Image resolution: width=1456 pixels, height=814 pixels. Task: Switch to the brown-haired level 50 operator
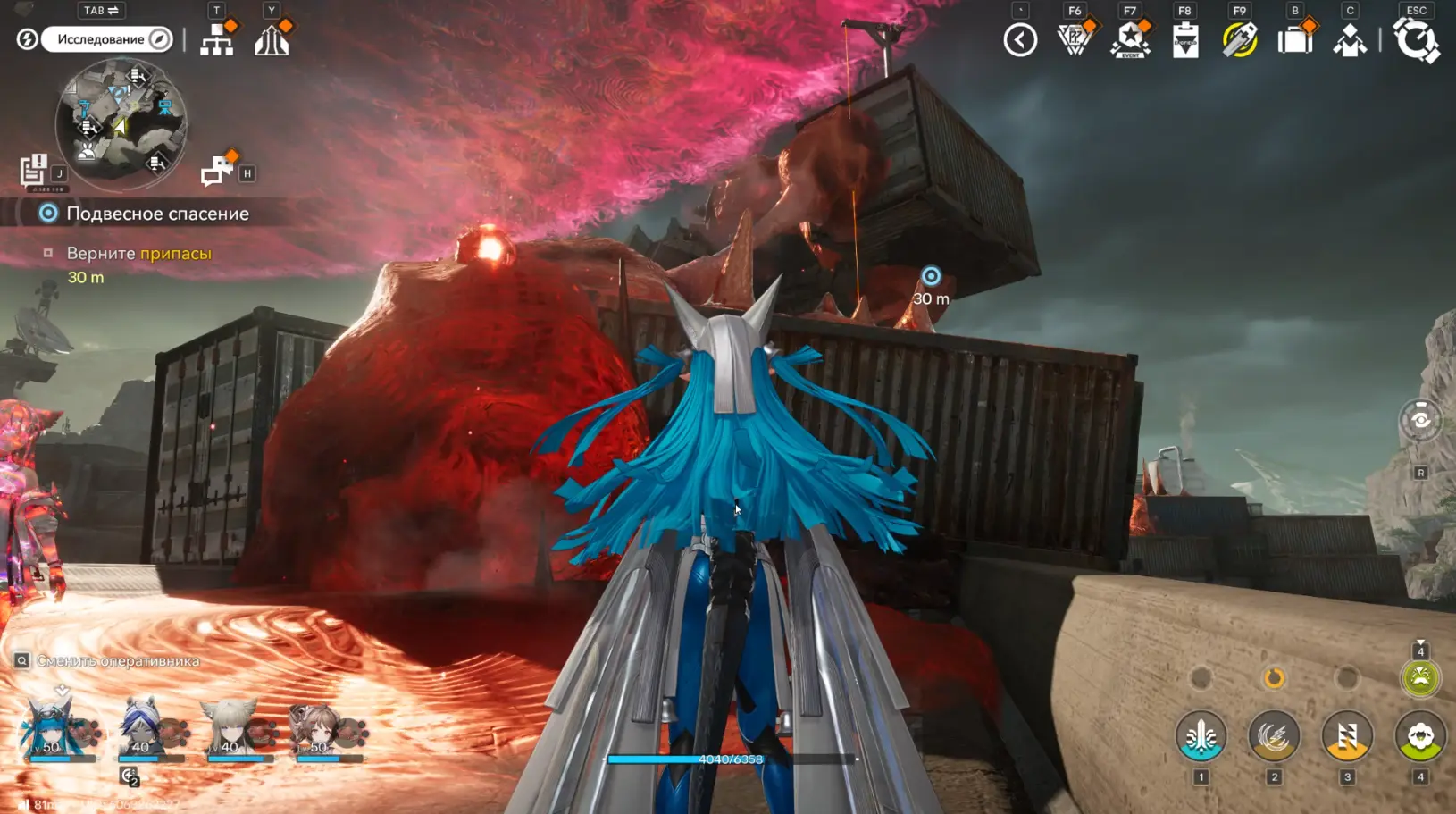pyautogui.click(x=320, y=730)
